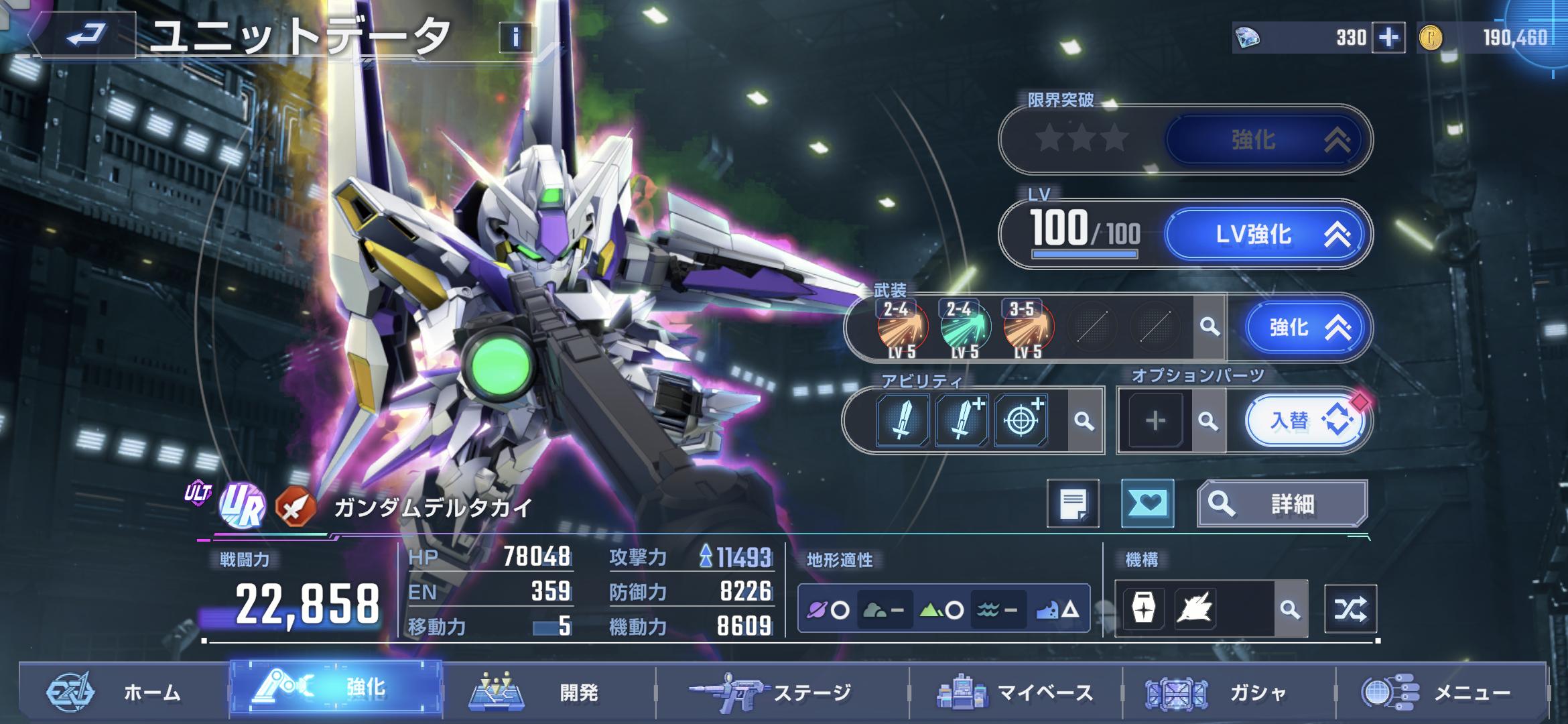Go back using the return arrow
1568x724 pixels.
[x=86, y=34]
